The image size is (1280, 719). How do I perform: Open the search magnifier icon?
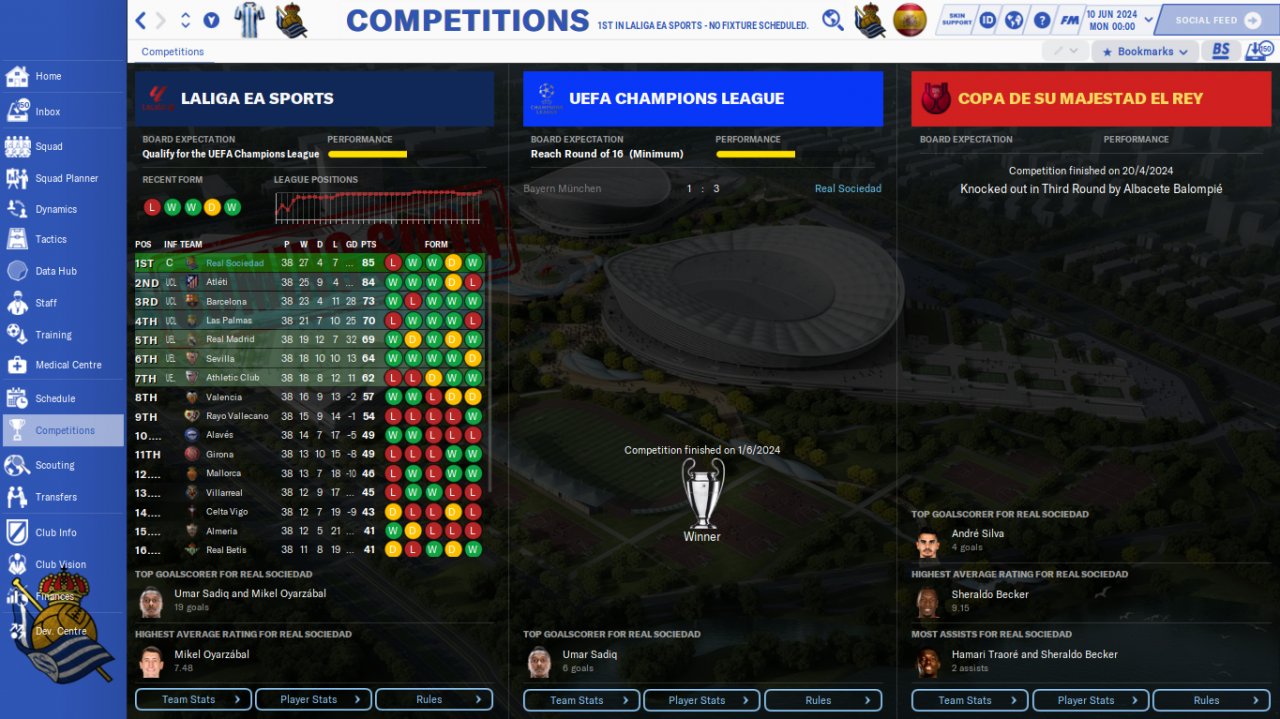pos(833,20)
